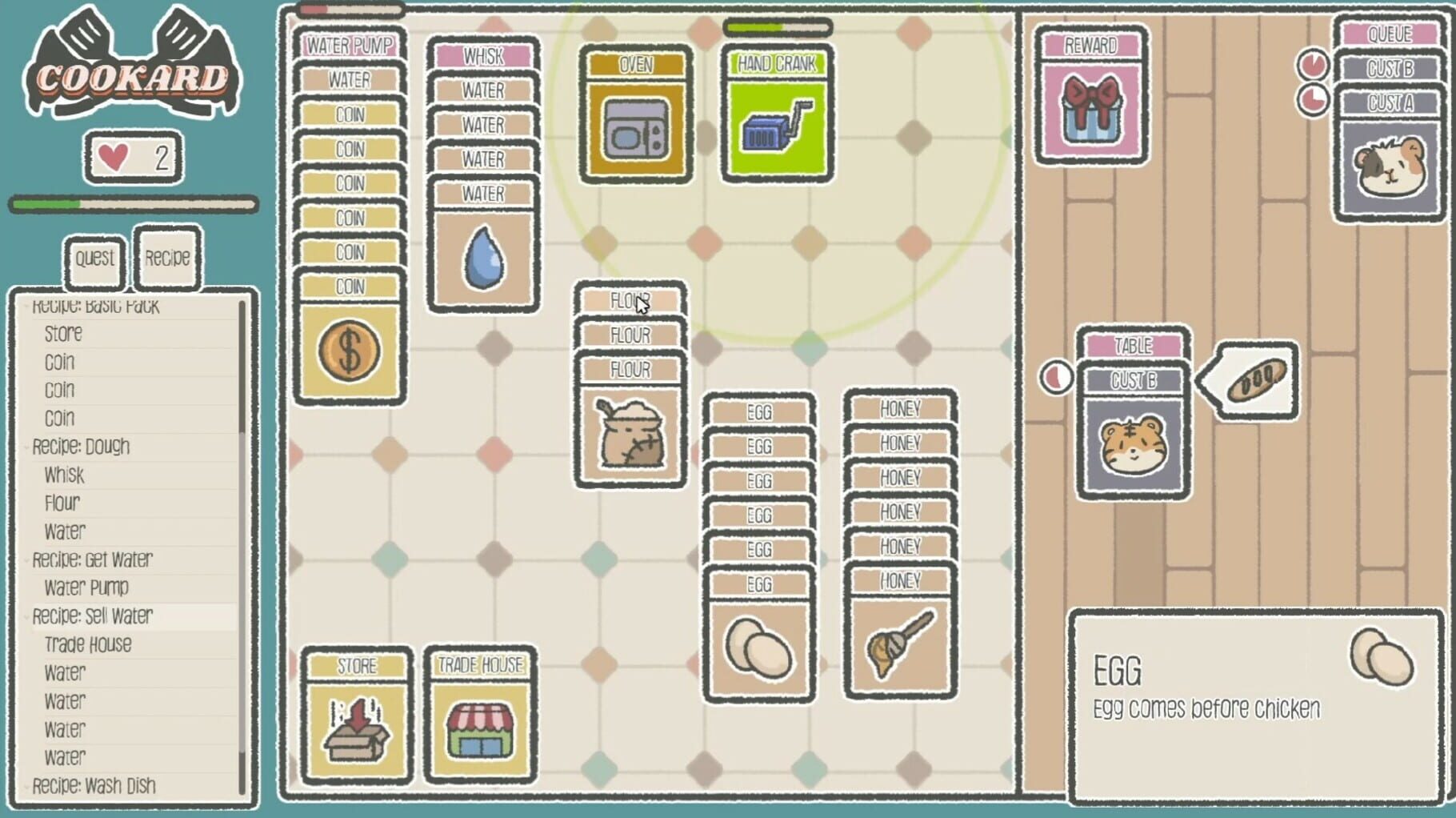Select Recipe: Sell Water entry
The height and width of the screenshot is (818, 1456).
92,616
